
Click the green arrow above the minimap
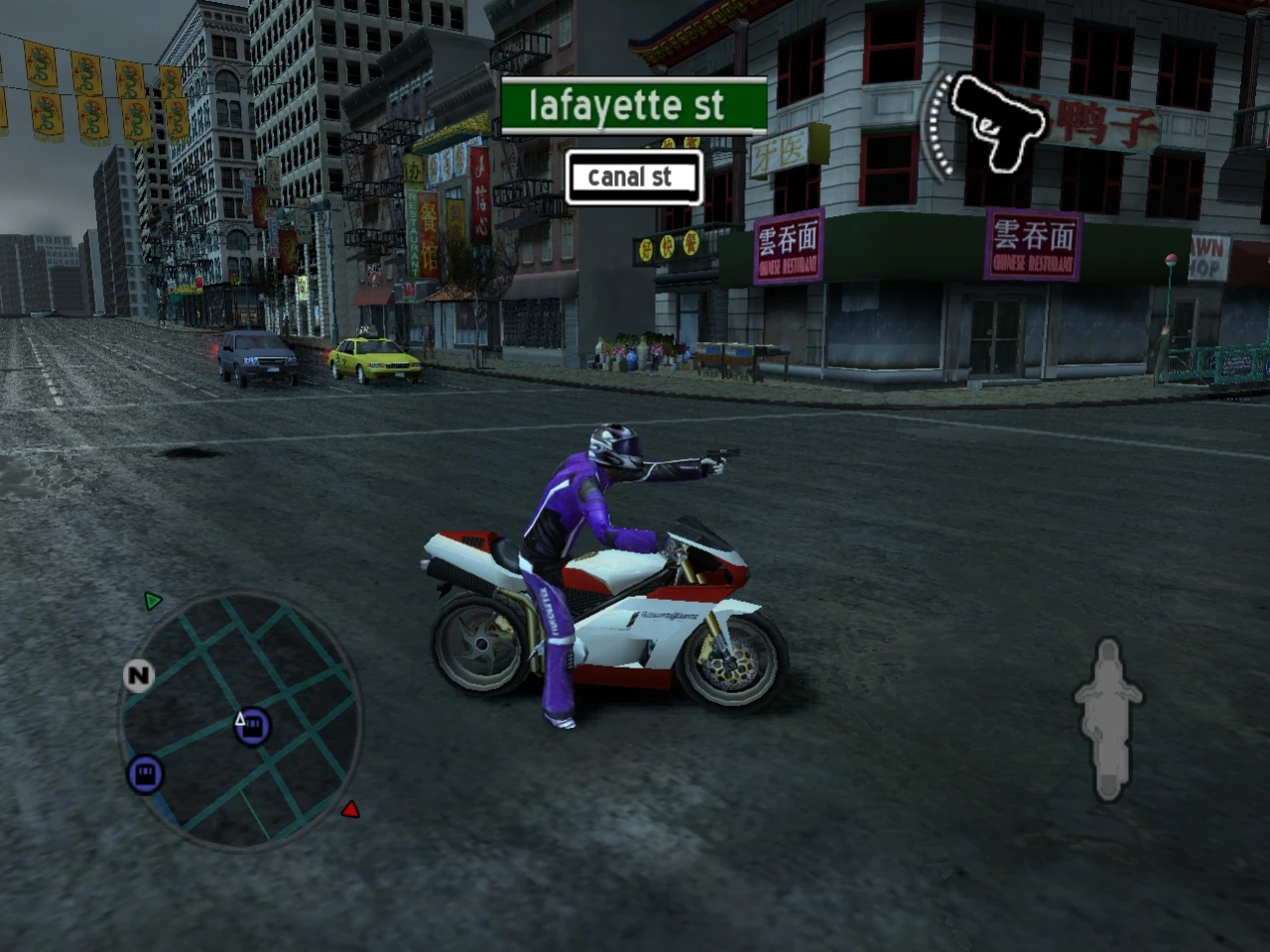click(152, 600)
